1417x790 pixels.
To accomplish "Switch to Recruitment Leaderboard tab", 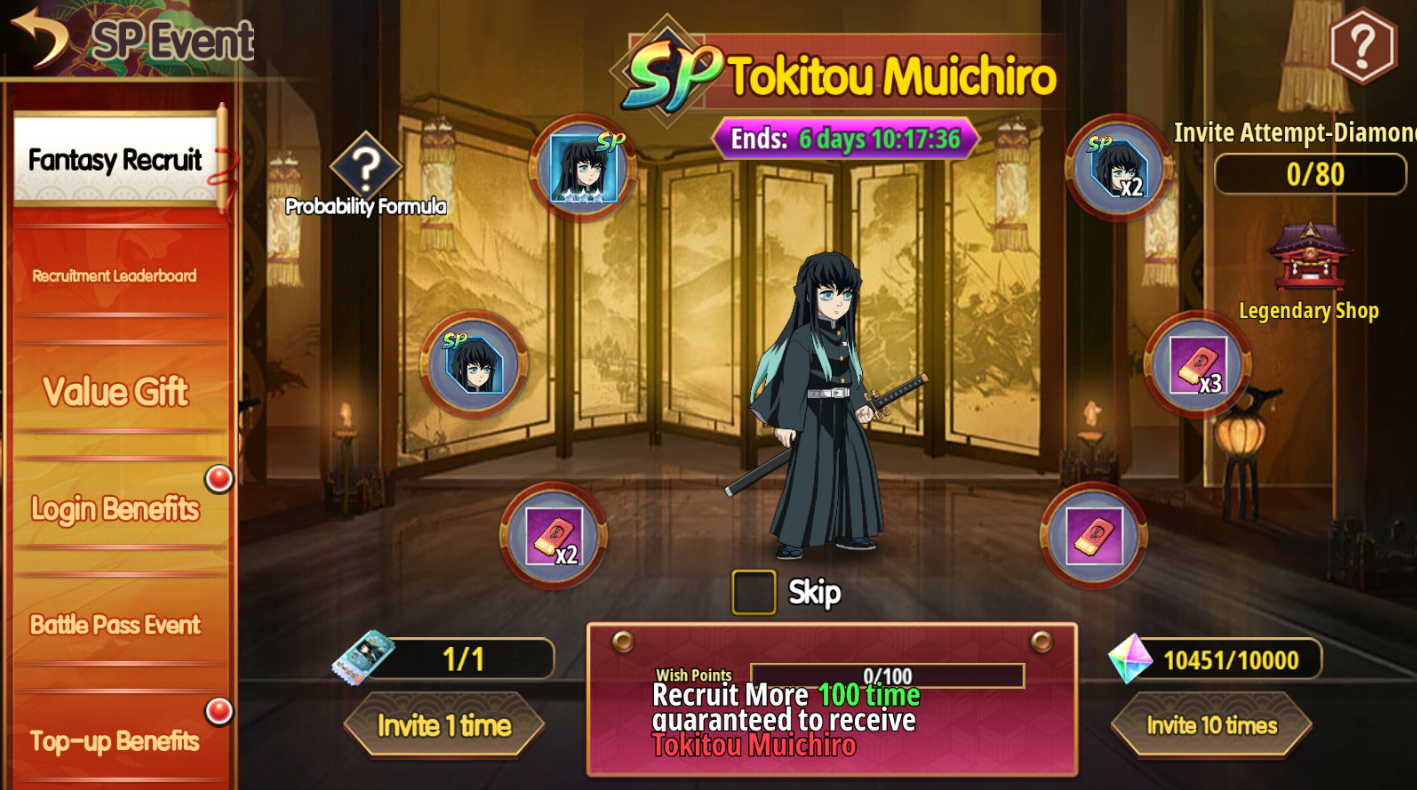I will [115, 276].
